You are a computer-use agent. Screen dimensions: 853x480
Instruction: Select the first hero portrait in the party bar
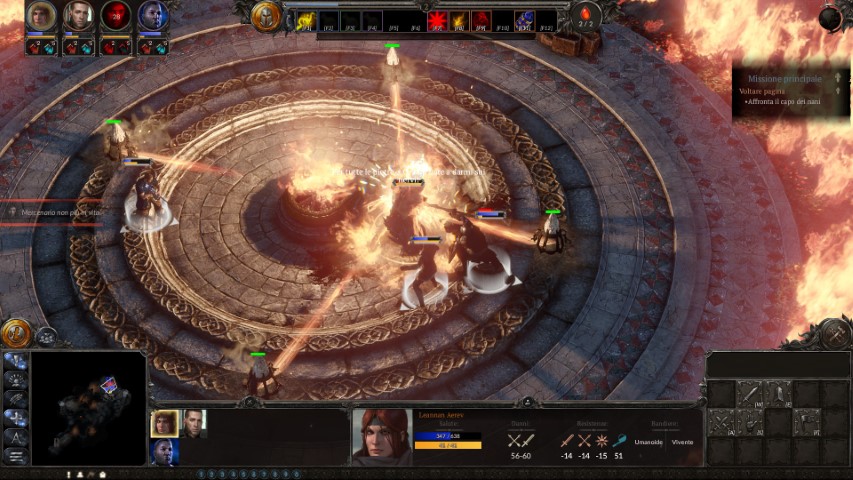click(x=41, y=16)
